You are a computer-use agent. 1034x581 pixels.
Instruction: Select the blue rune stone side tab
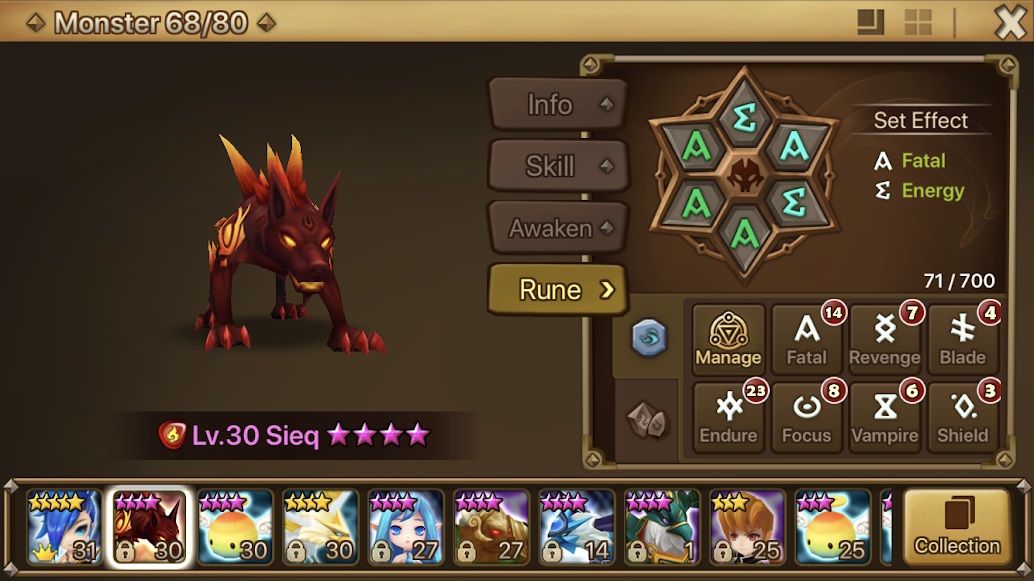tap(648, 338)
